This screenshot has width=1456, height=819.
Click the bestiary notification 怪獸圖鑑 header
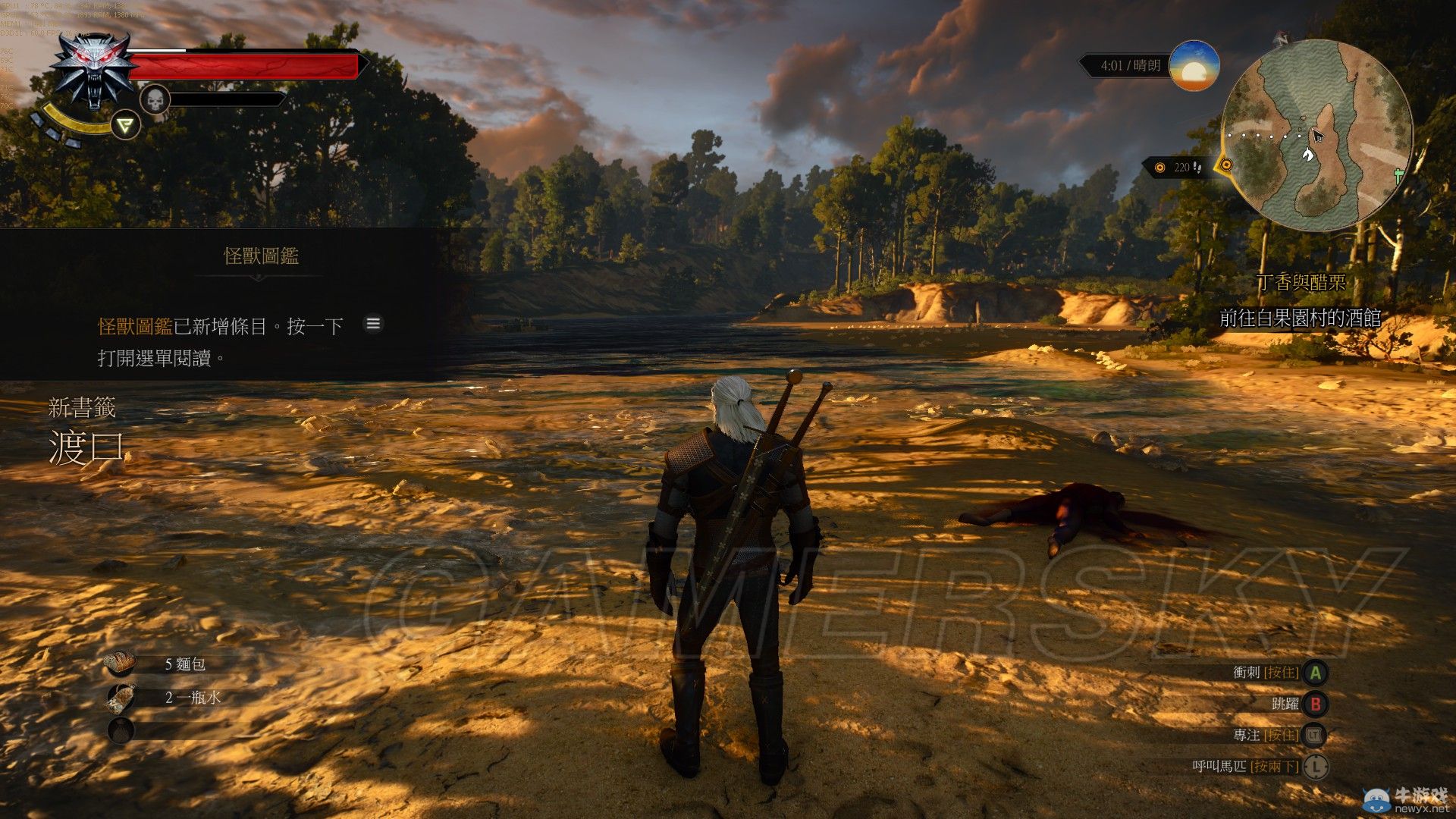261,256
